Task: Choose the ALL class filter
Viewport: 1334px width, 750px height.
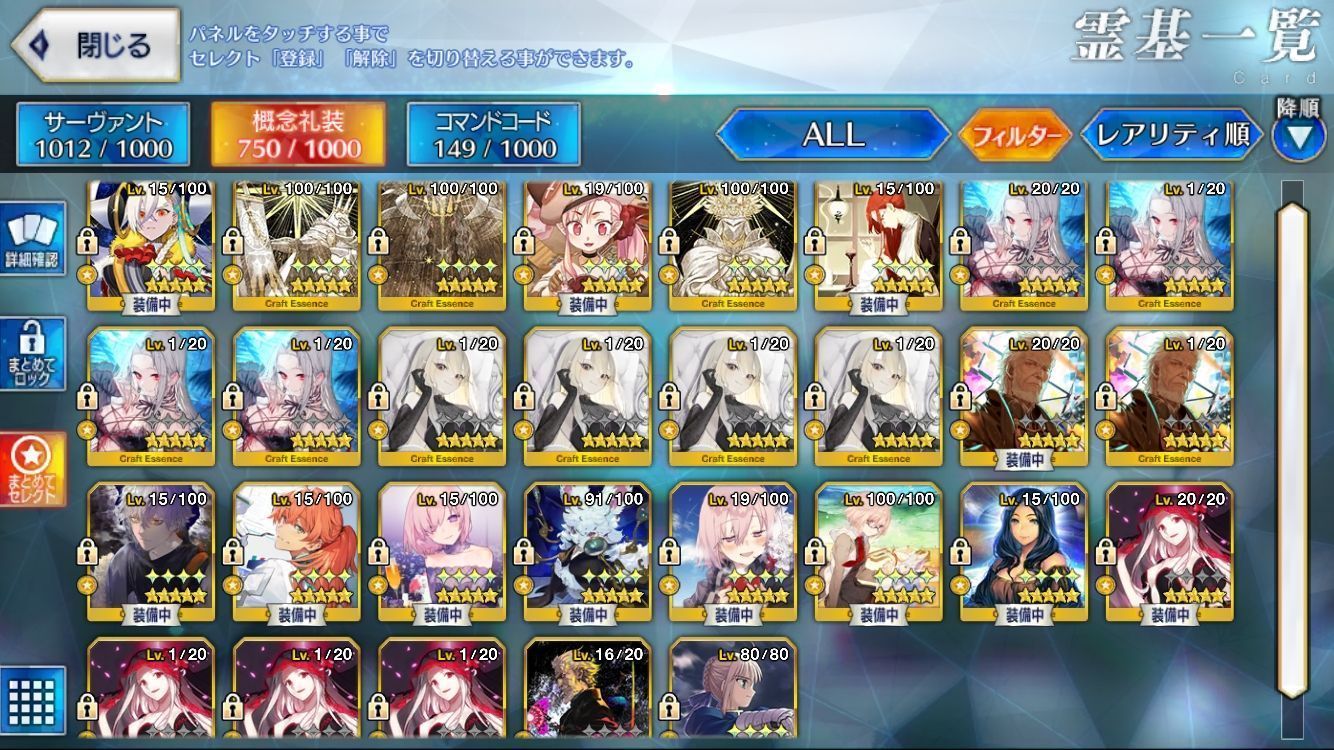Action: 833,135
